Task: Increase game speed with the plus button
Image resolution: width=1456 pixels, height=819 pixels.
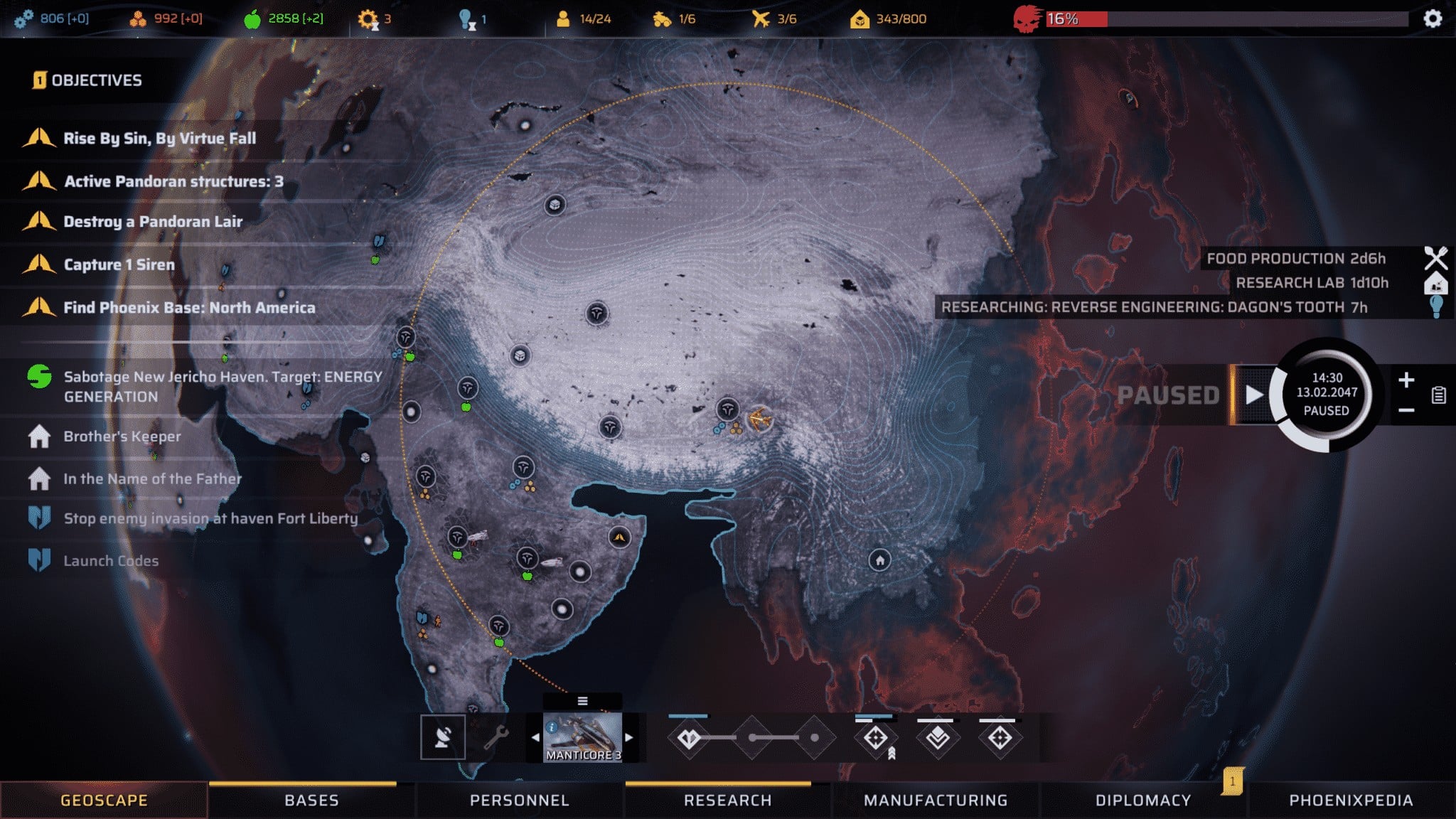Action: click(1406, 380)
